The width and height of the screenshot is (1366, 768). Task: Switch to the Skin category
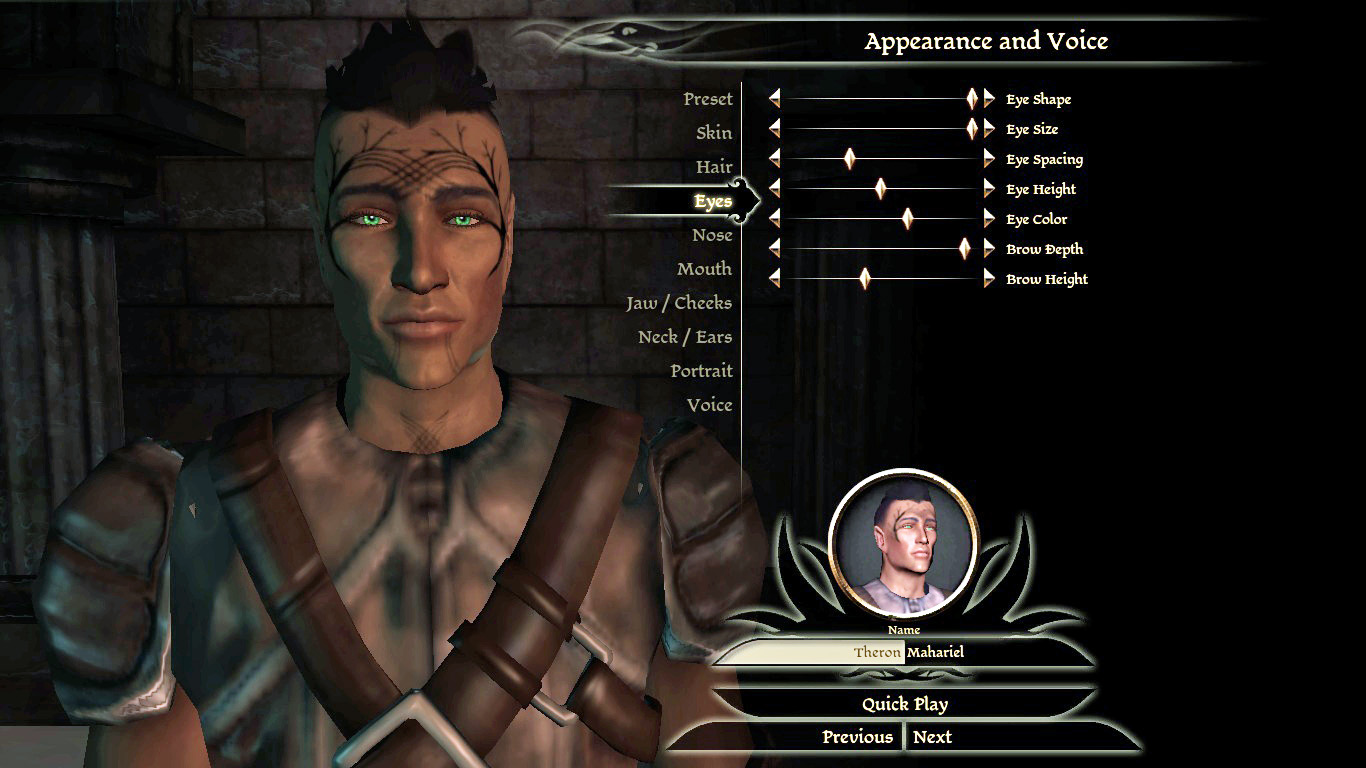pos(713,133)
